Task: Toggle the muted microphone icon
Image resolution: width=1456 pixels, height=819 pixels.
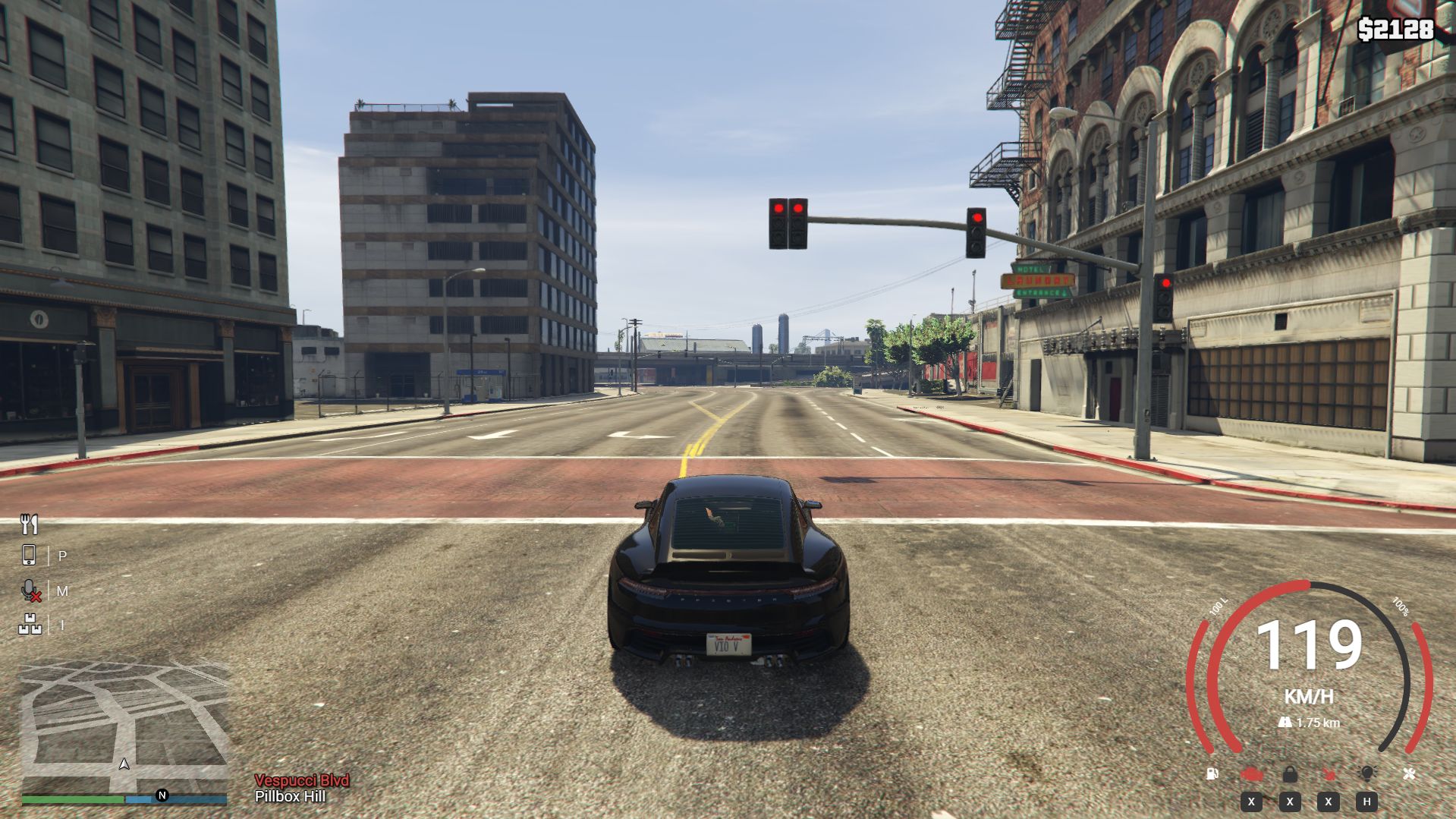Action: [x=30, y=591]
